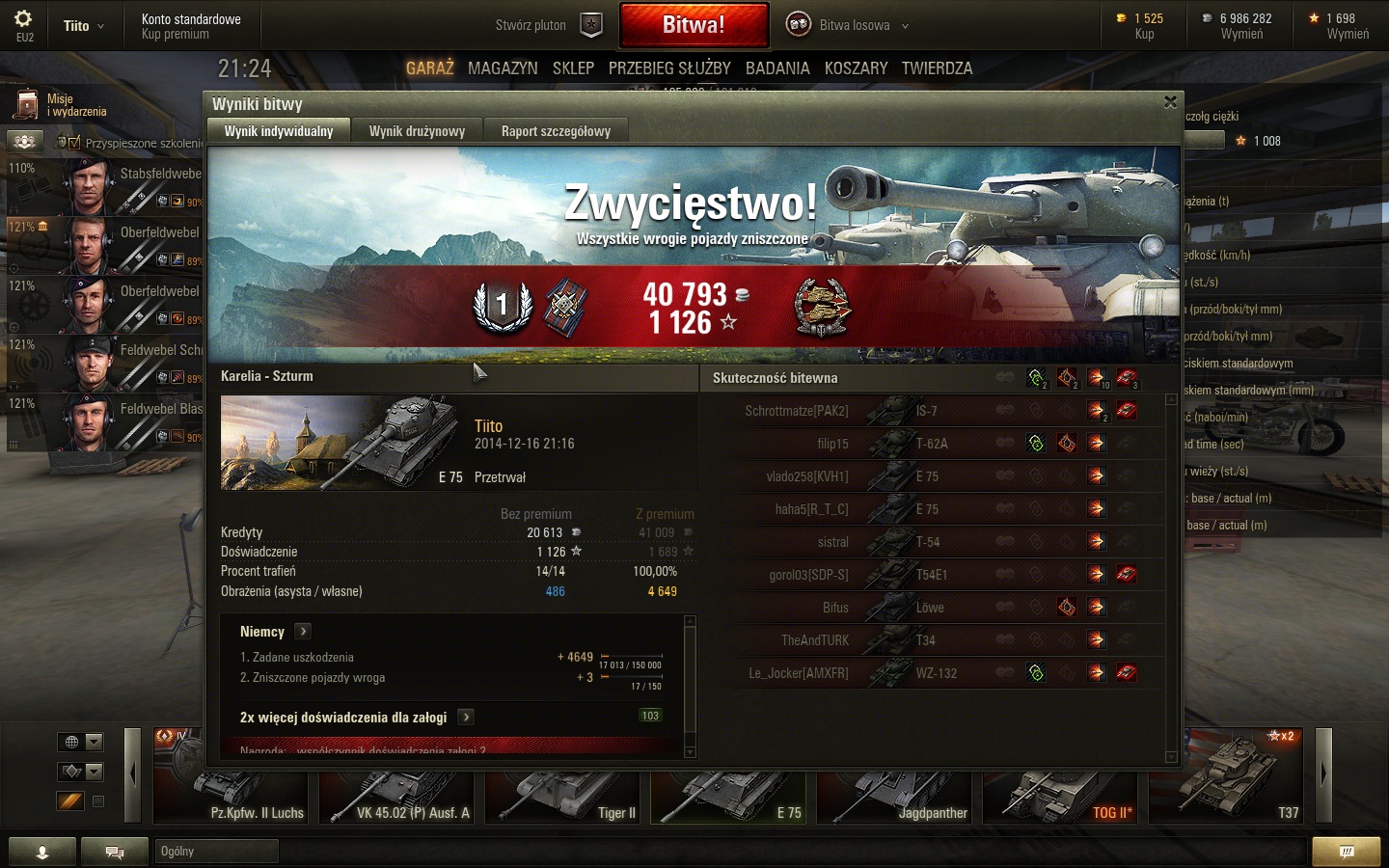Viewport: 1389px width, 868px height.
Task: Open the MAGAZYN menu
Action: point(503,68)
